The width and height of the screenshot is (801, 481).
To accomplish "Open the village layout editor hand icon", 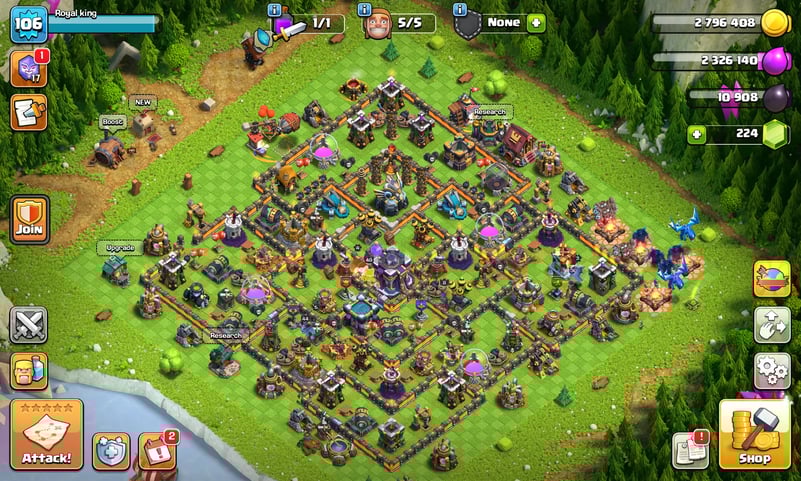I will click(x=771, y=325).
